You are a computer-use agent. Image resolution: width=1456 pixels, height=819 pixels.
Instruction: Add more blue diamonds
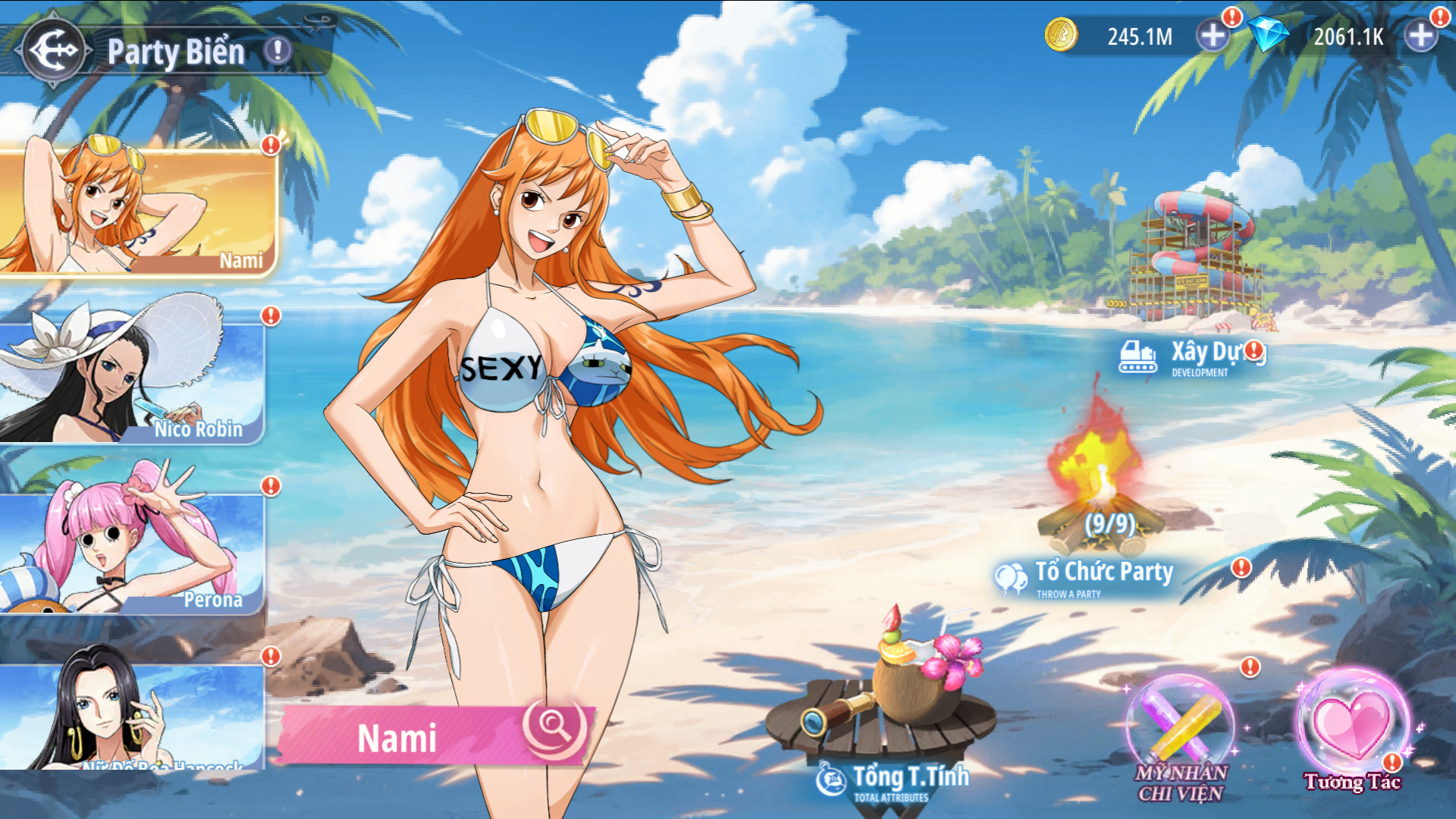tap(1420, 36)
